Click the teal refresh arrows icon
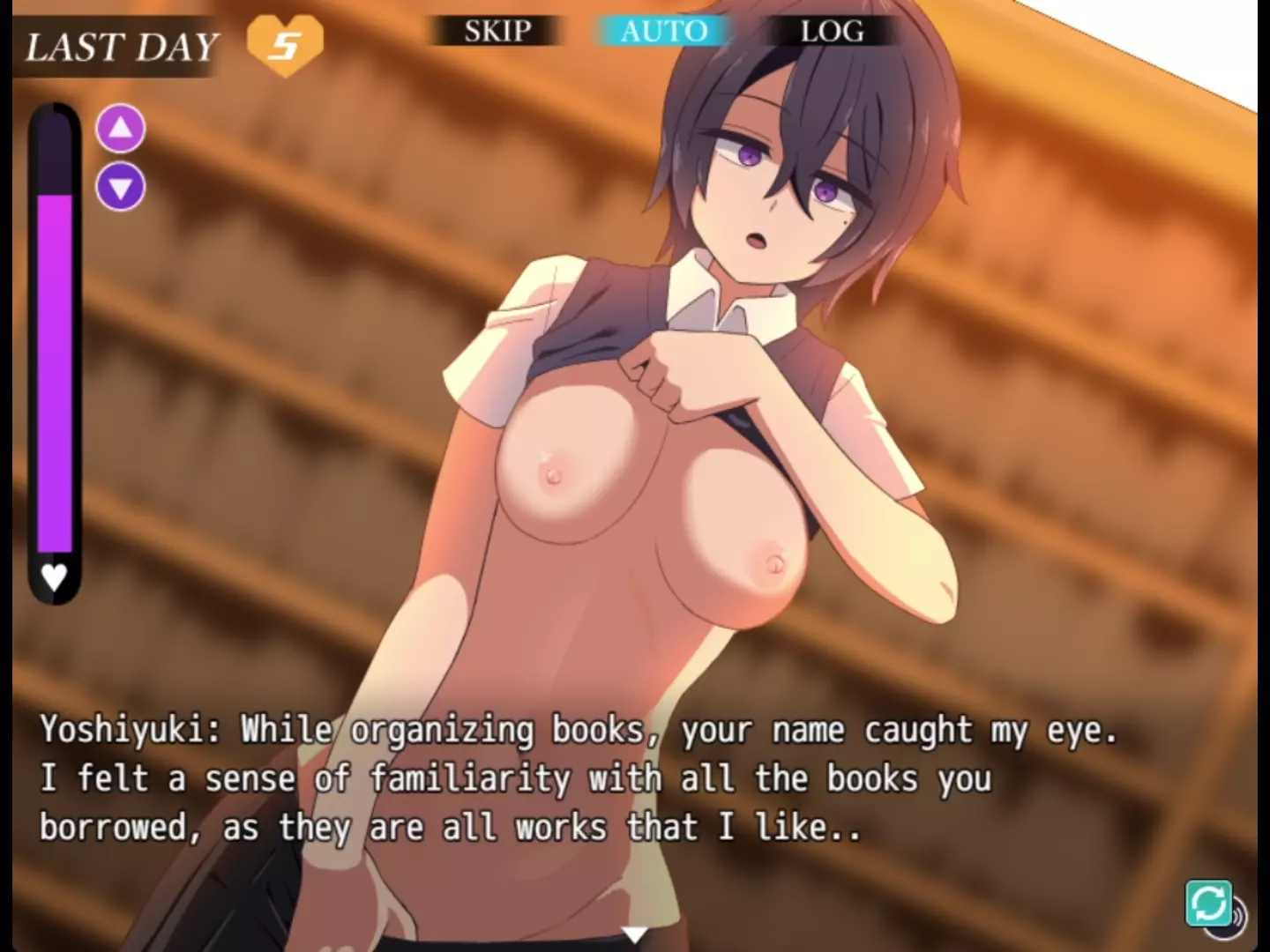The width and height of the screenshot is (1270, 952). point(1208,903)
